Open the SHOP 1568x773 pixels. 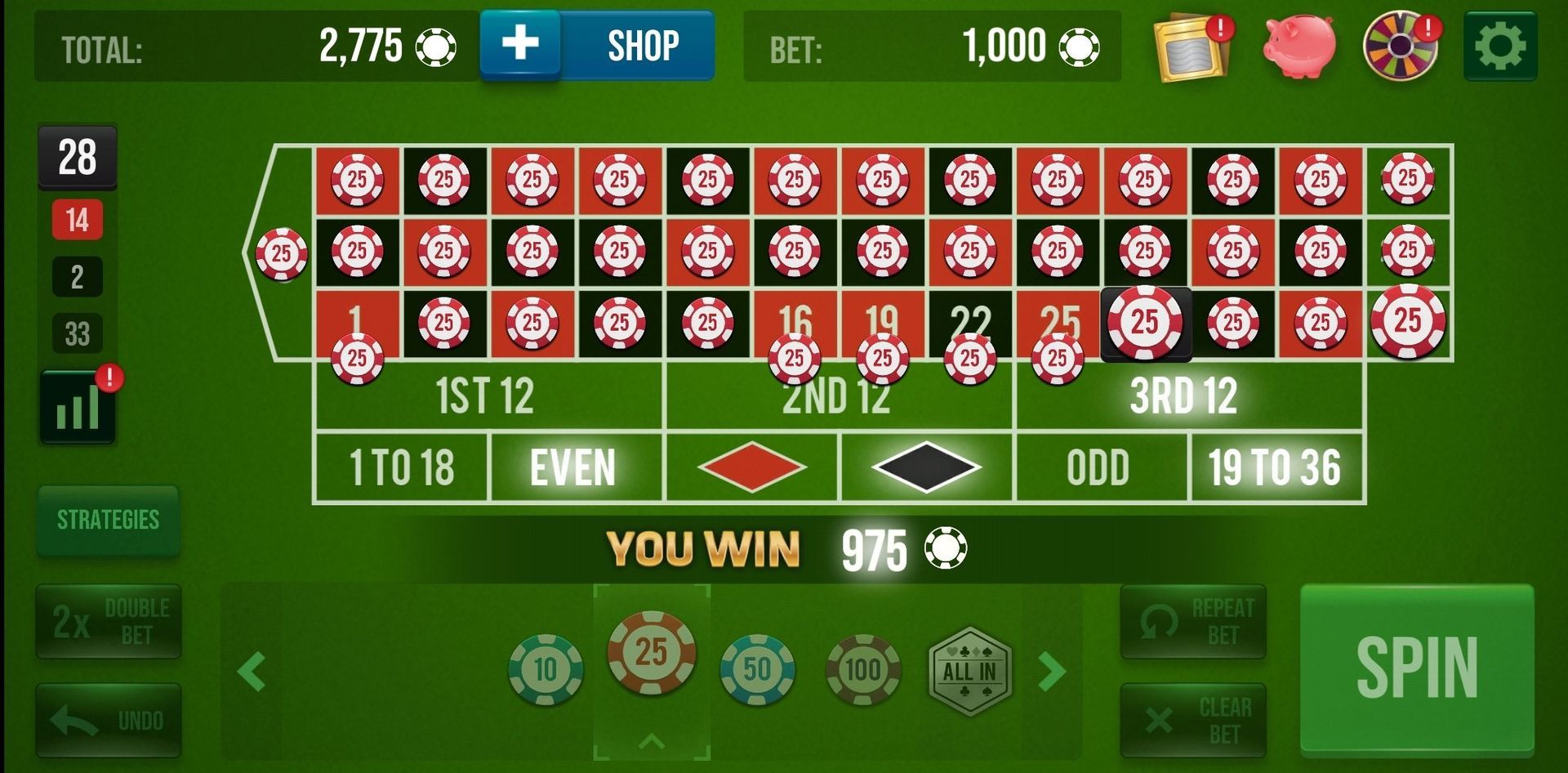pyautogui.click(x=641, y=45)
